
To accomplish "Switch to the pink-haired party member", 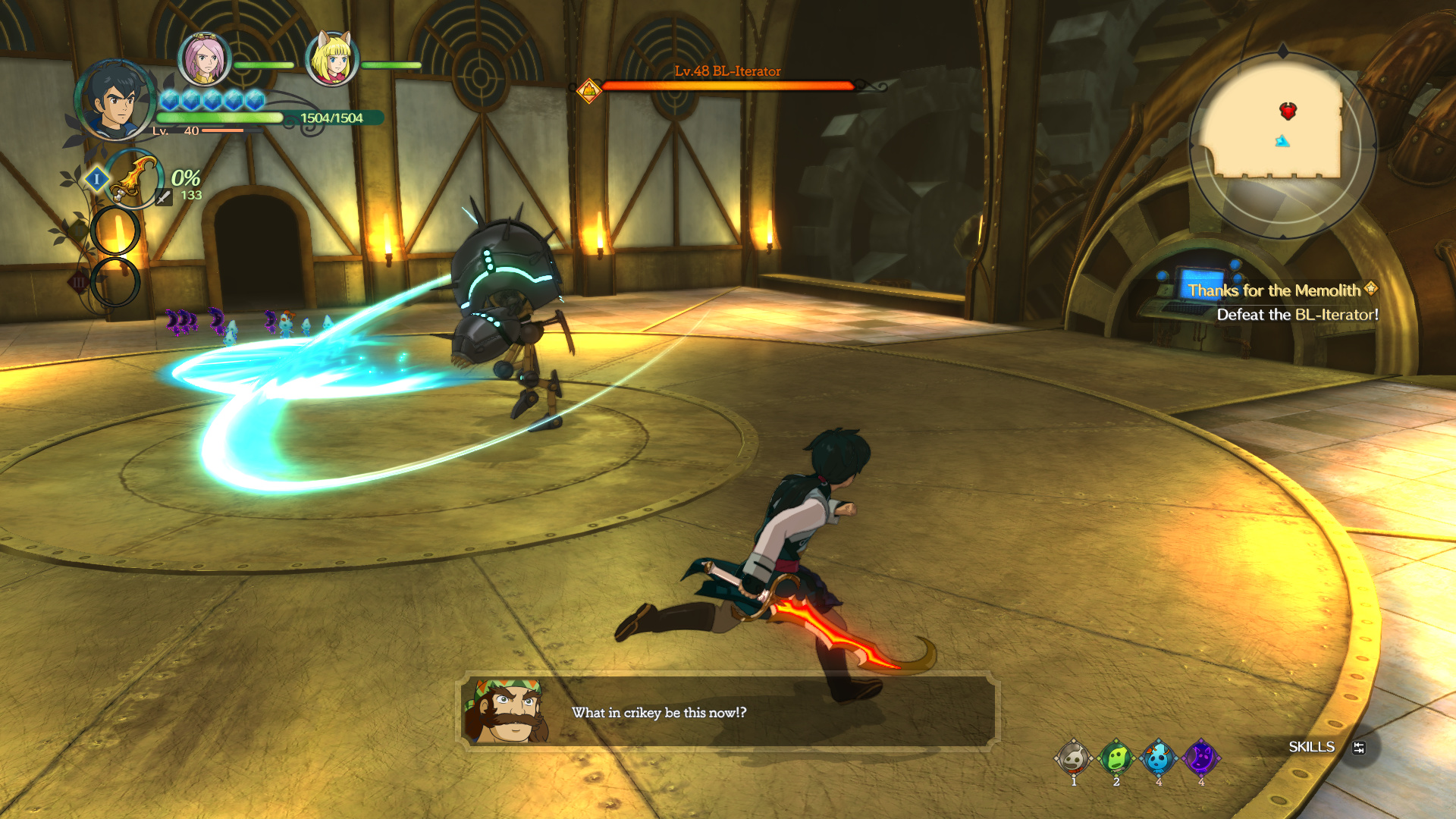I will click(x=204, y=59).
